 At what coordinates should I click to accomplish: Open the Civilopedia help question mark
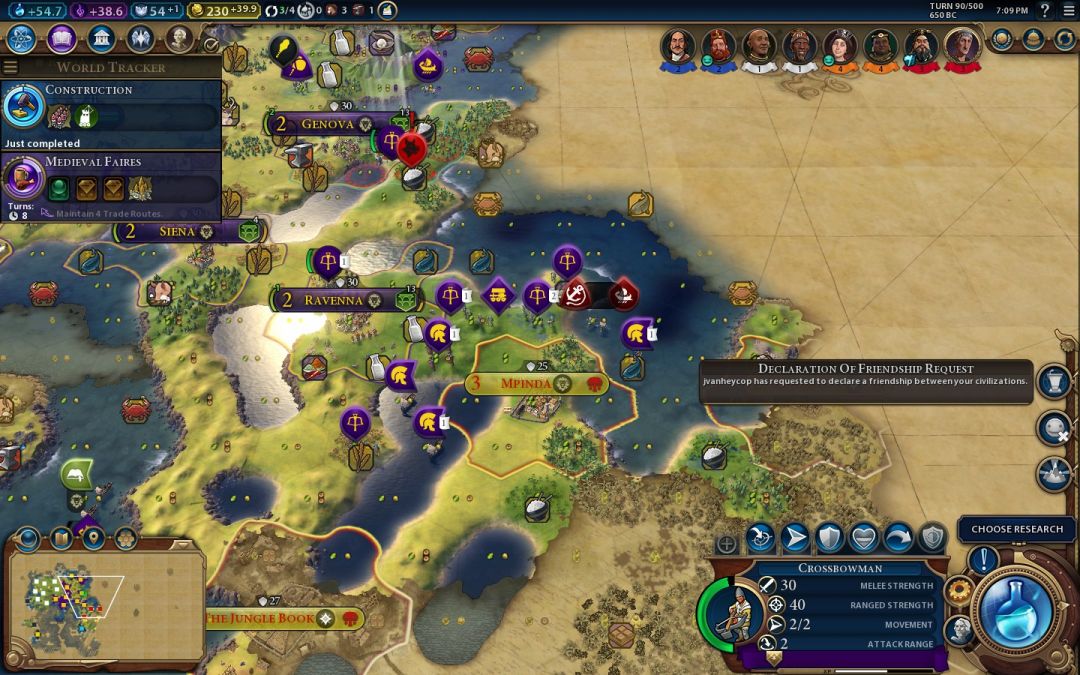[1045, 10]
